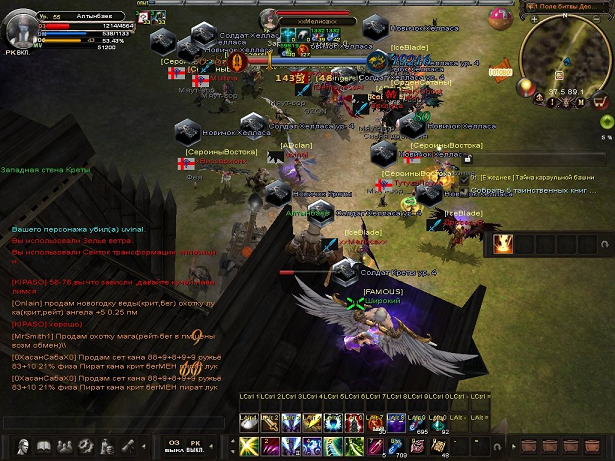Toggle the PK mode button on bottom bar

(x=196, y=445)
